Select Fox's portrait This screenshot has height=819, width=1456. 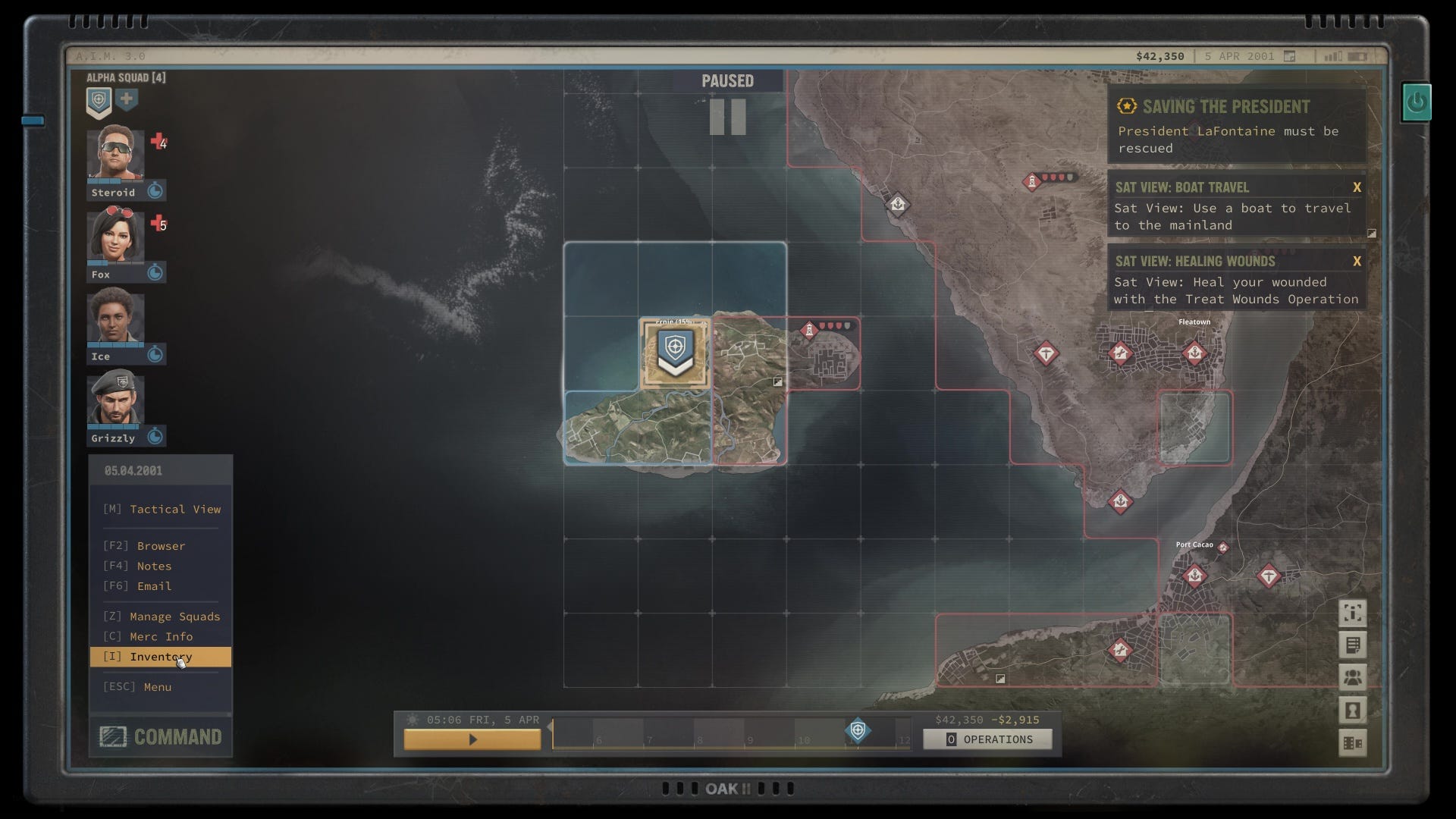pos(115,236)
